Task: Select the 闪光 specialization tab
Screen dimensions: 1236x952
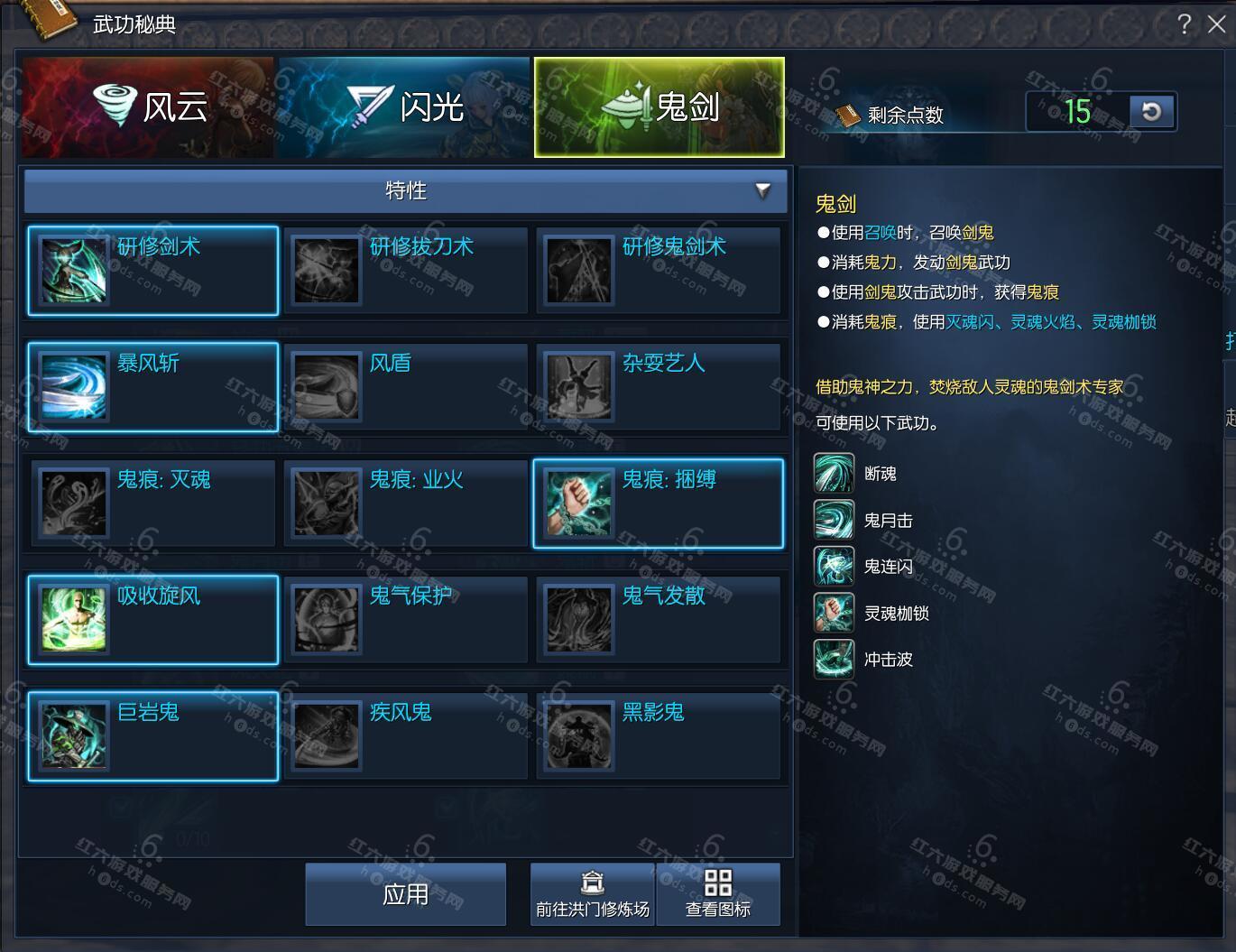Action: pyautogui.click(x=404, y=107)
